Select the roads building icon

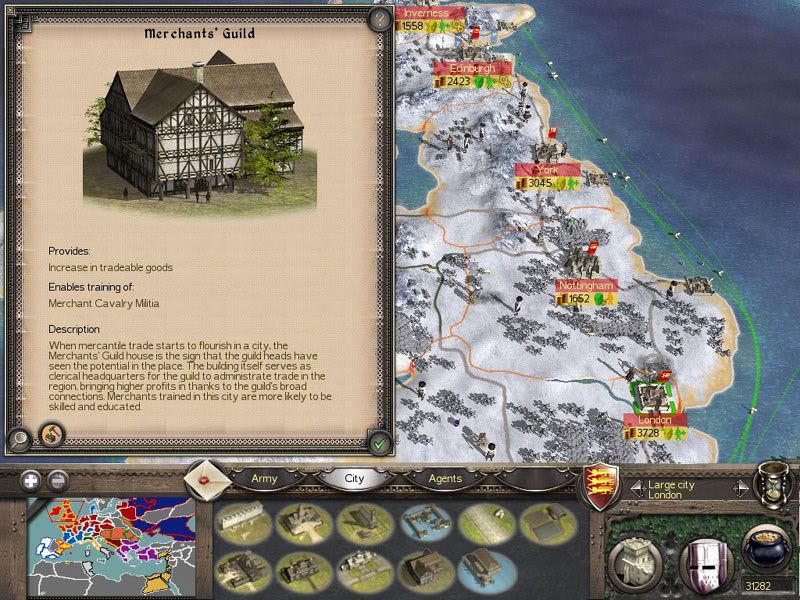486,520
